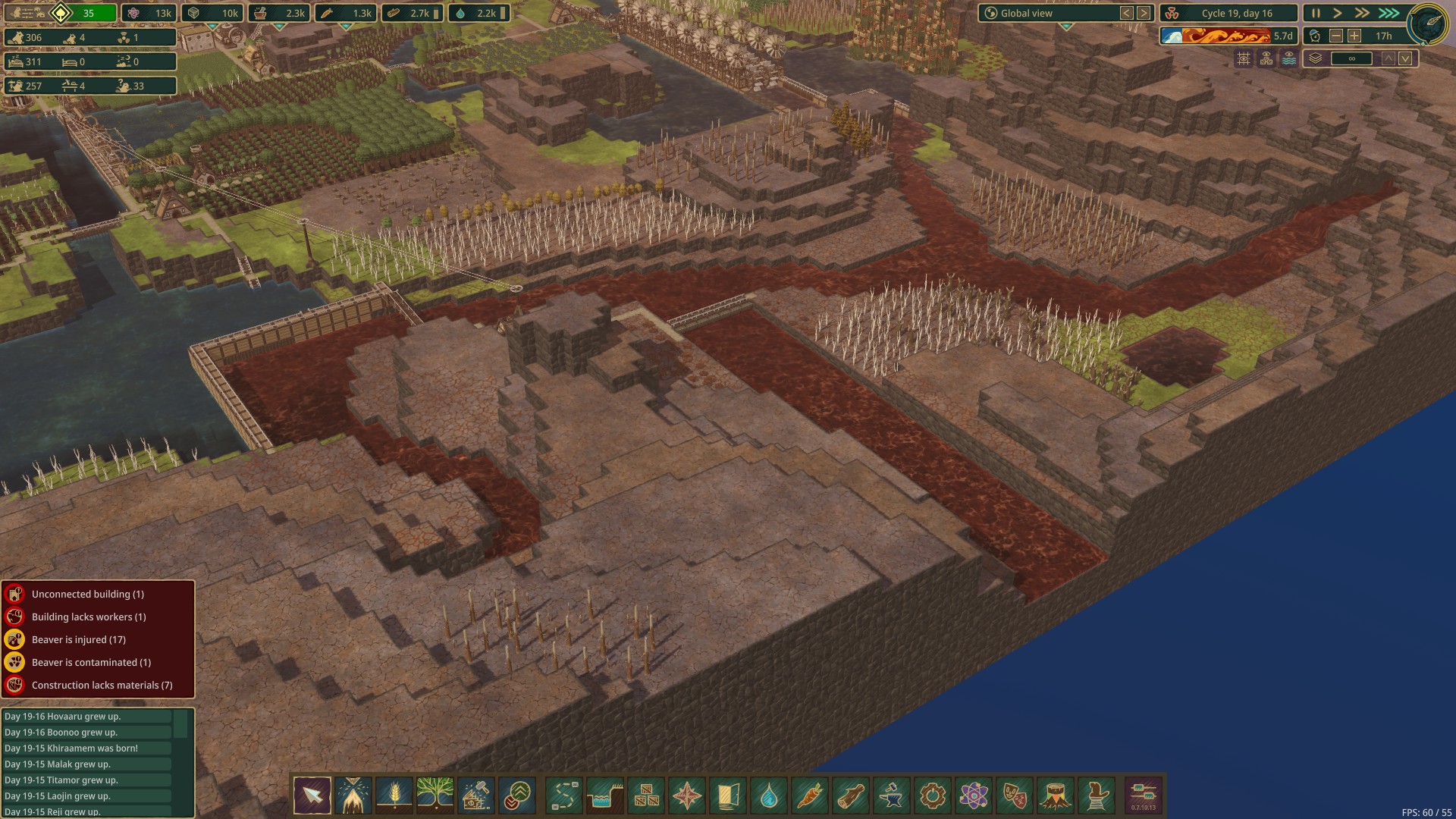Pause the game speed

(1316, 13)
